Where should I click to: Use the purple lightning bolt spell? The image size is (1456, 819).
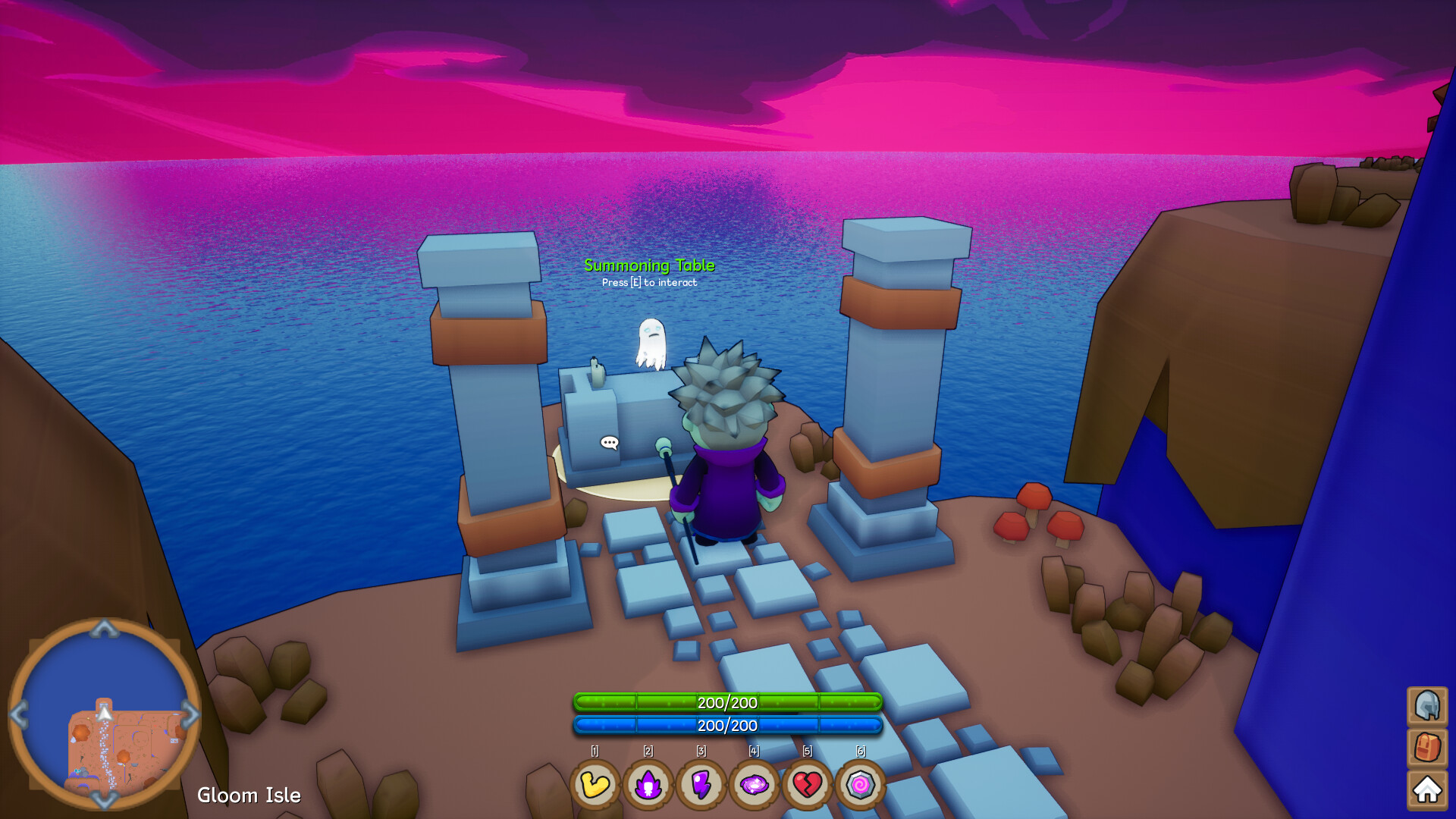701,785
